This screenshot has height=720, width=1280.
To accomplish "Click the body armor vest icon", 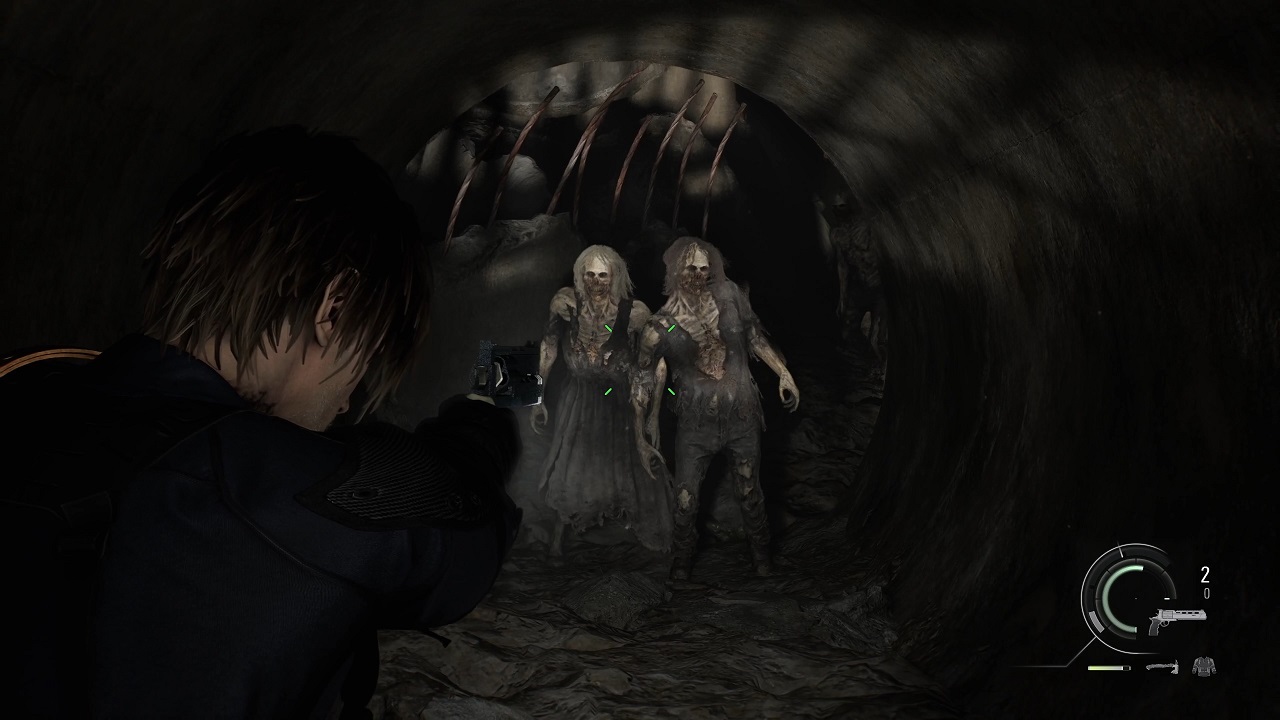I will 1204,668.
